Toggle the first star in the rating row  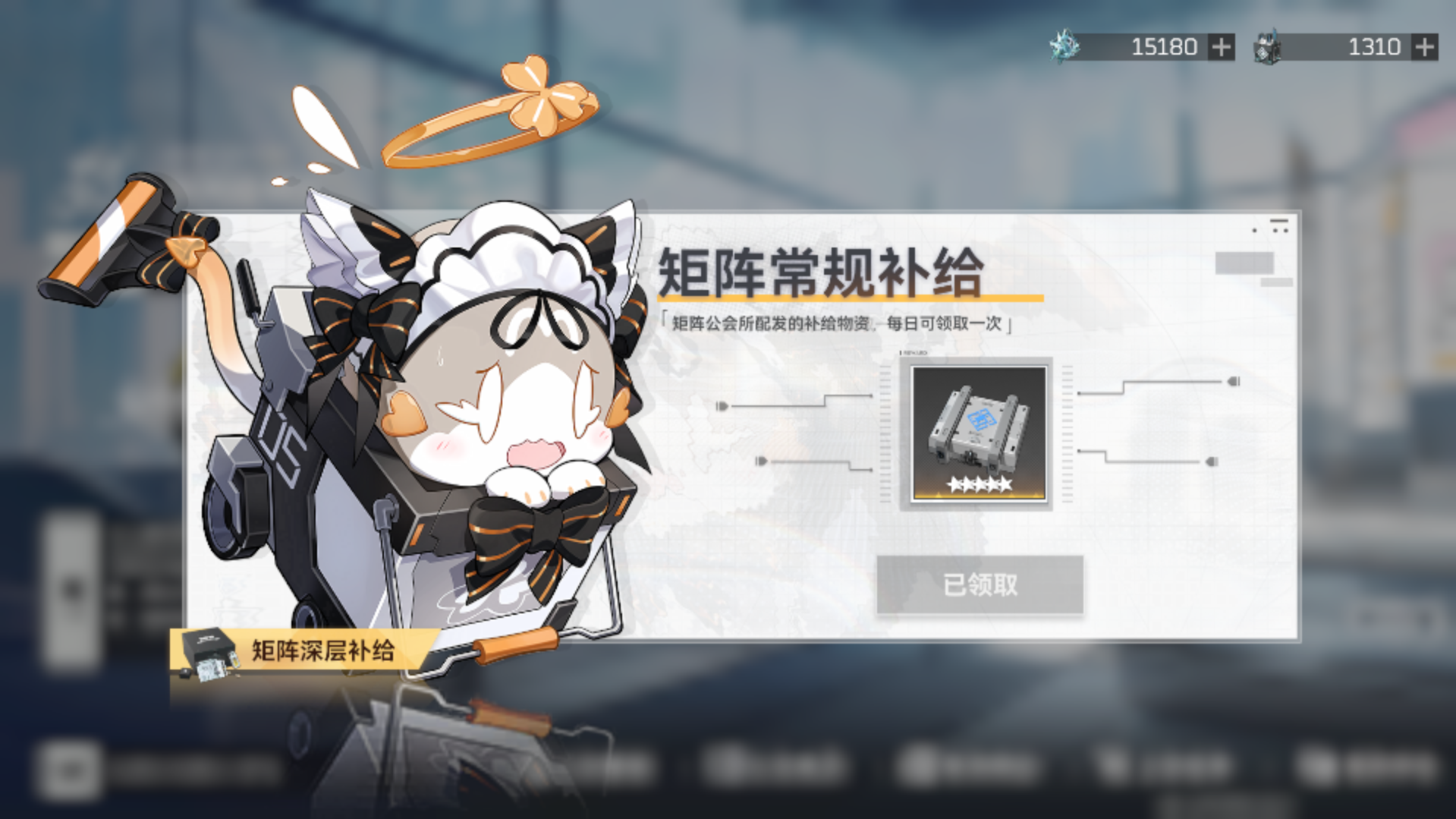(x=953, y=486)
